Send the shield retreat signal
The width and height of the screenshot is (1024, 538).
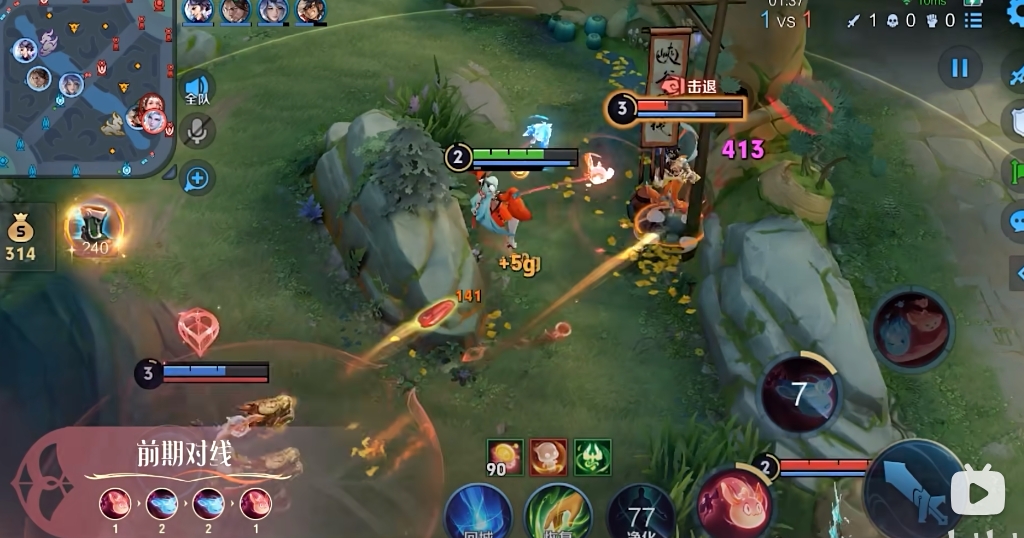[1014, 120]
